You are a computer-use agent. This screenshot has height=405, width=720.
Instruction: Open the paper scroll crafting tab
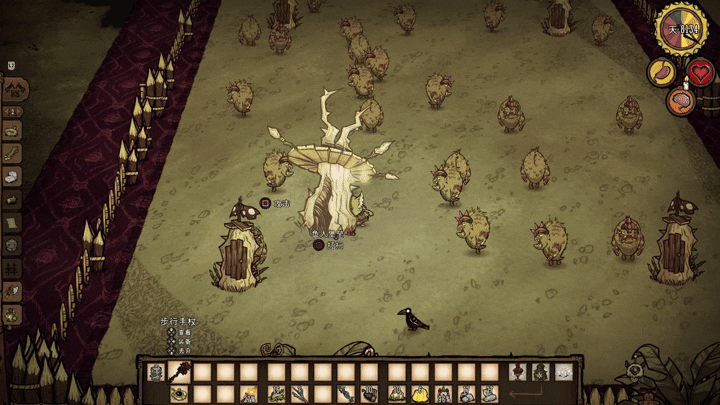tap(12, 221)
